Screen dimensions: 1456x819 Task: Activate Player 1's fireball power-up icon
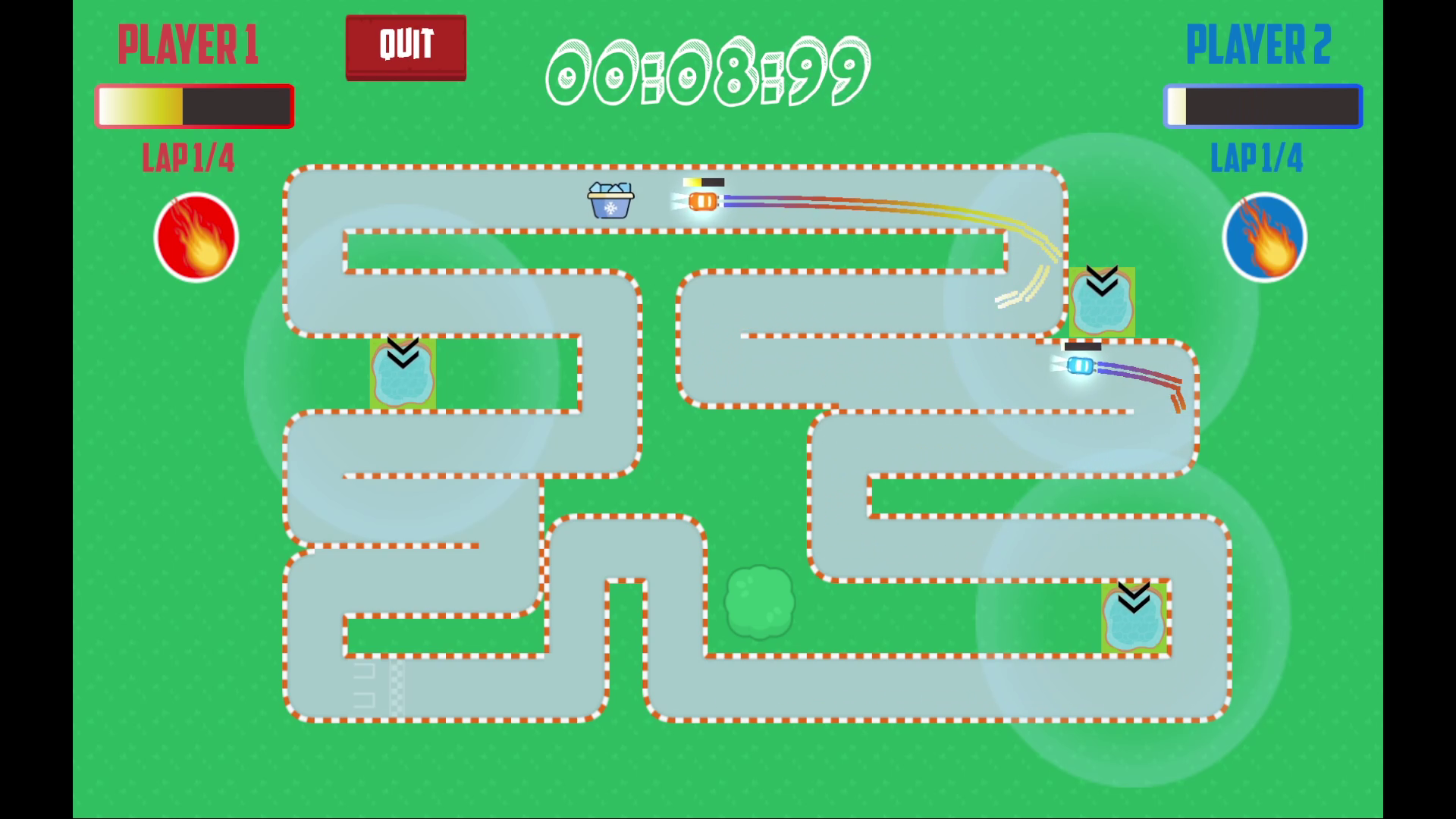click(196, 237)
